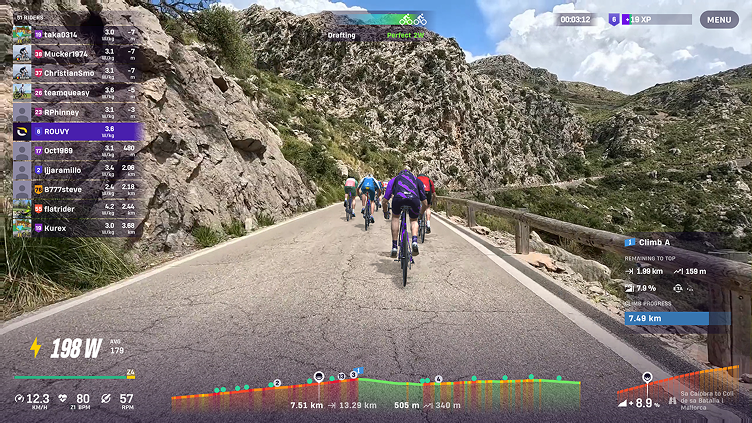
Task: Open the MENU button
Action: [x=719, y=19]
